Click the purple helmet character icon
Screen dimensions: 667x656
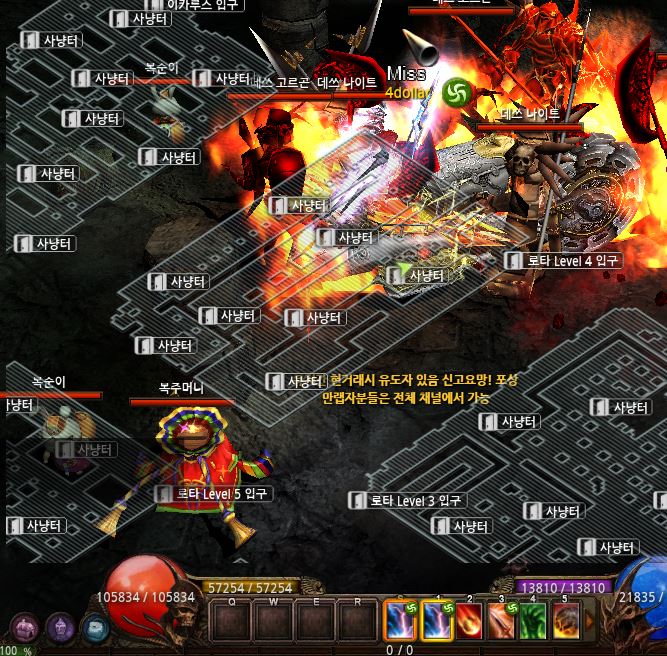[60, 627]
